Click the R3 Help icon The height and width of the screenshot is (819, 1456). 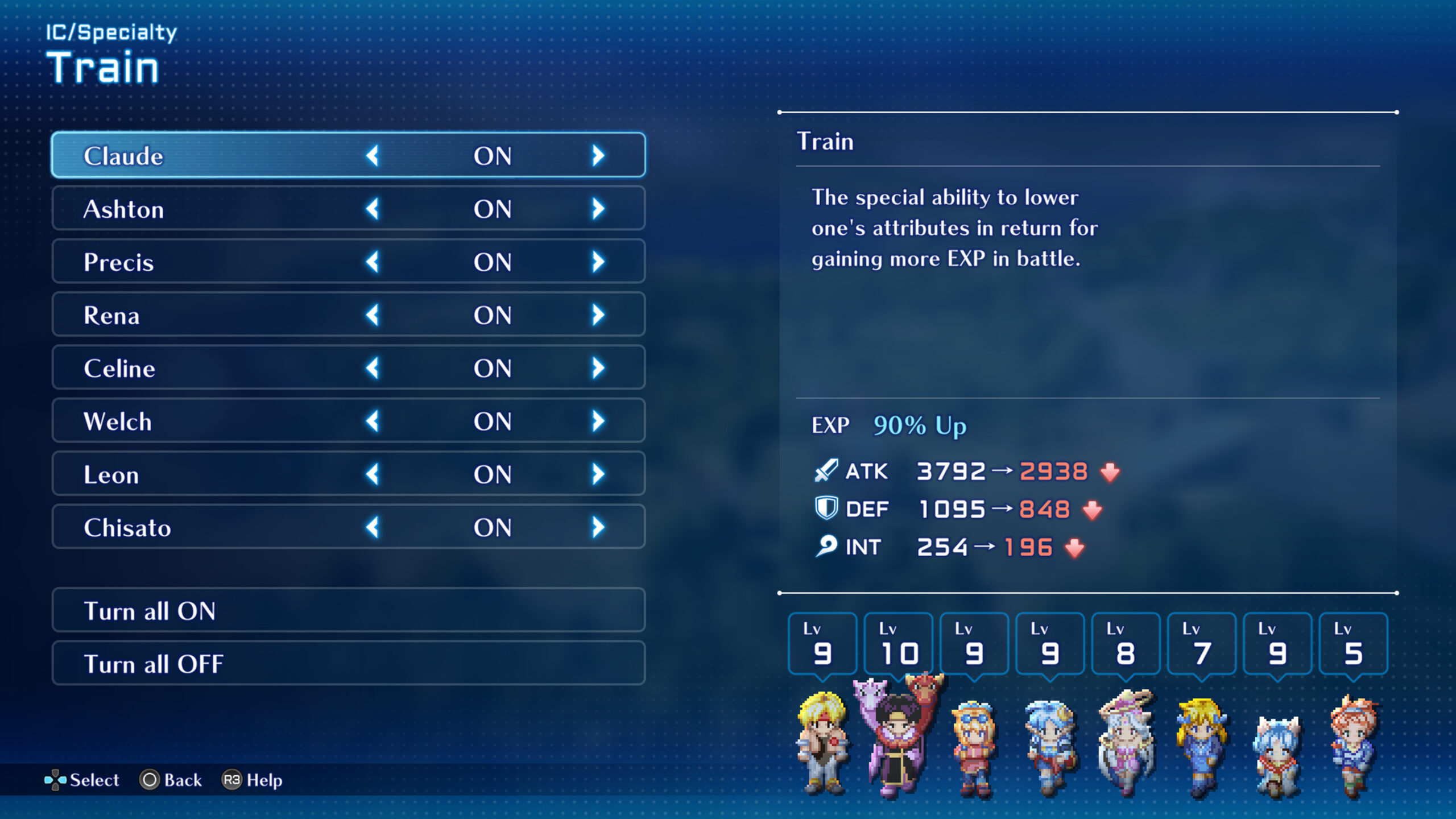233,780
